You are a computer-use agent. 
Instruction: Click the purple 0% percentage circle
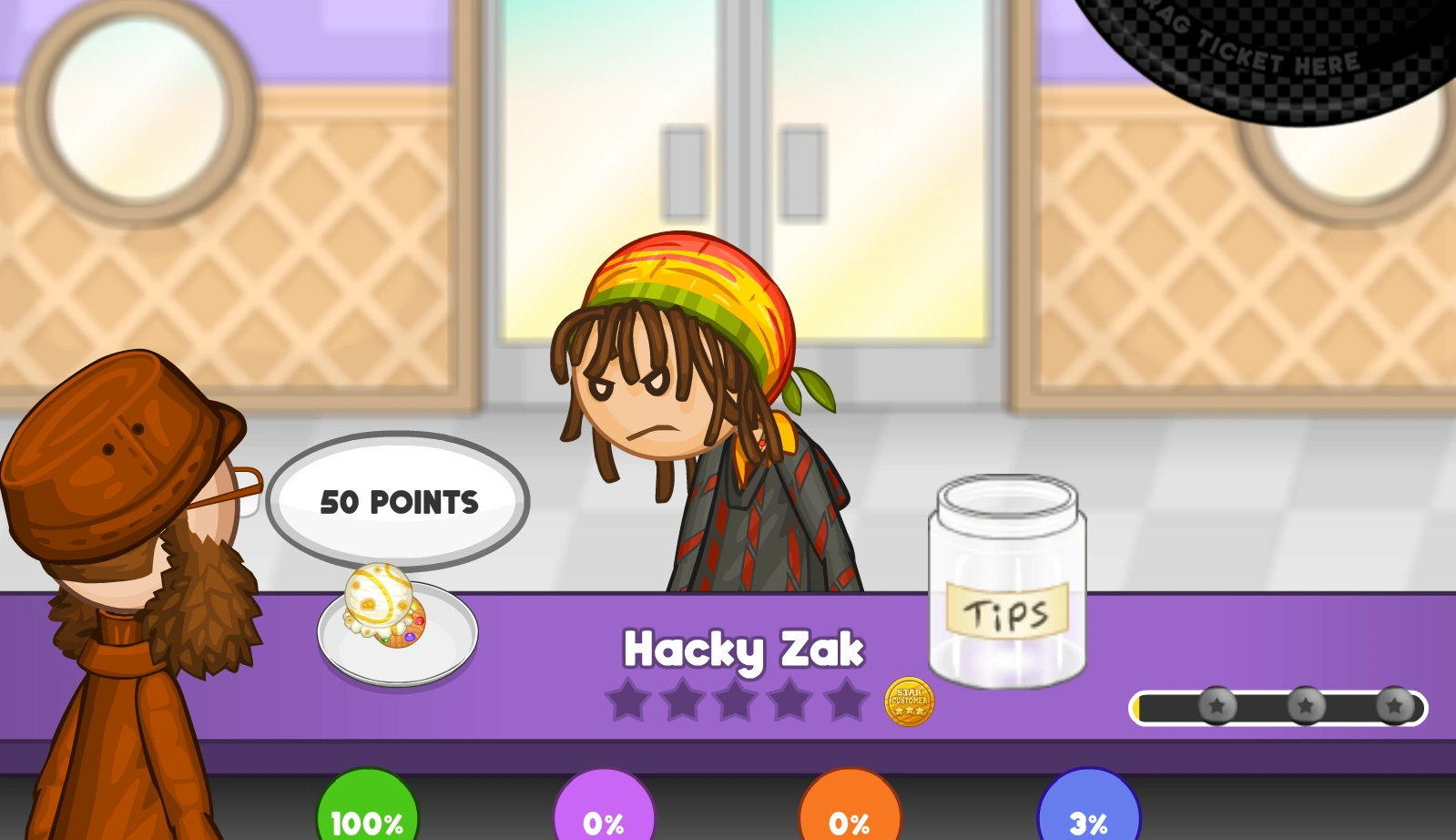tap(605, 818)
